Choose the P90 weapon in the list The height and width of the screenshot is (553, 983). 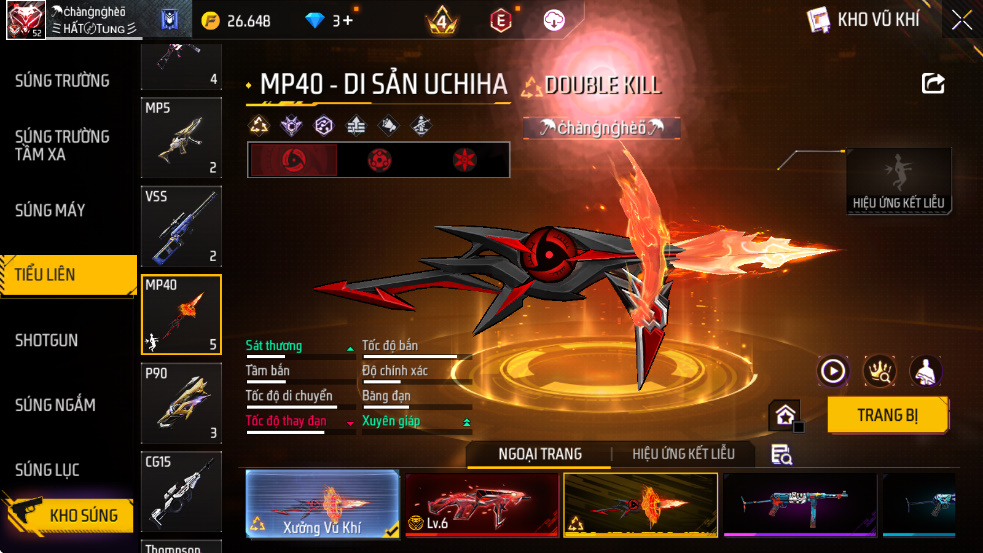pyautogui.click(x=181, y=403)
